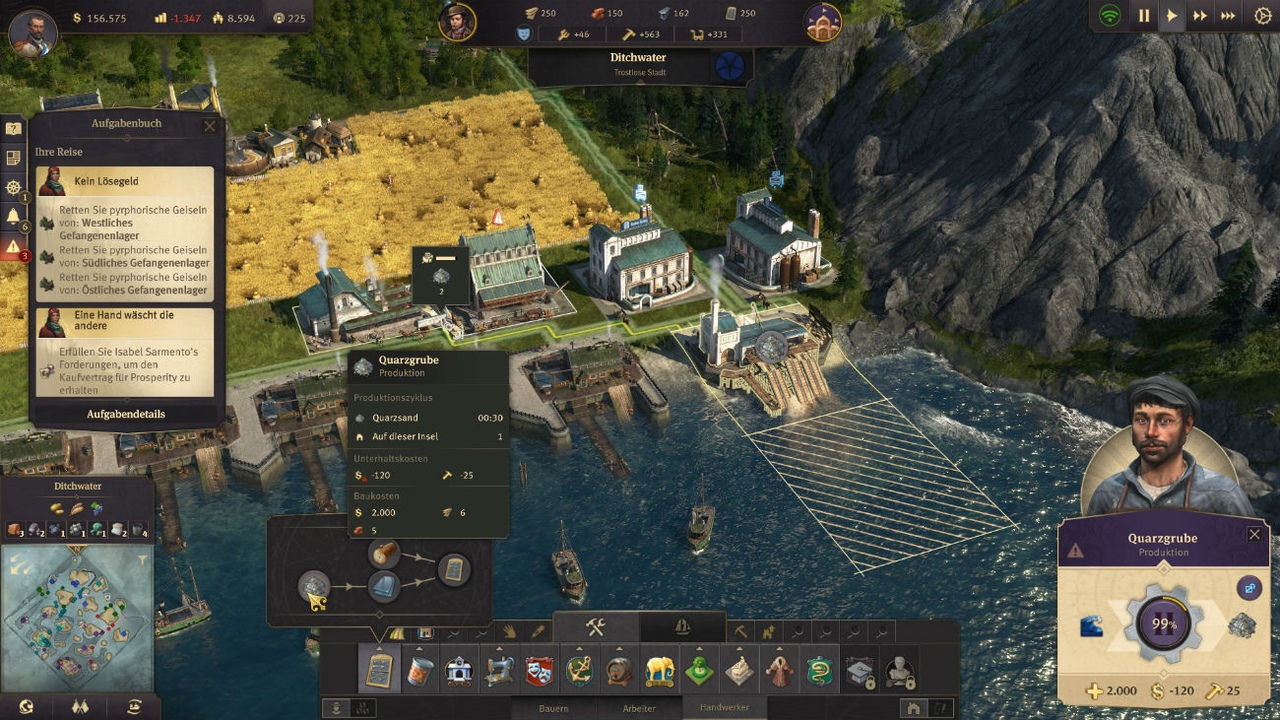Set game speed to double fast-forward

tap(1200, 16)
